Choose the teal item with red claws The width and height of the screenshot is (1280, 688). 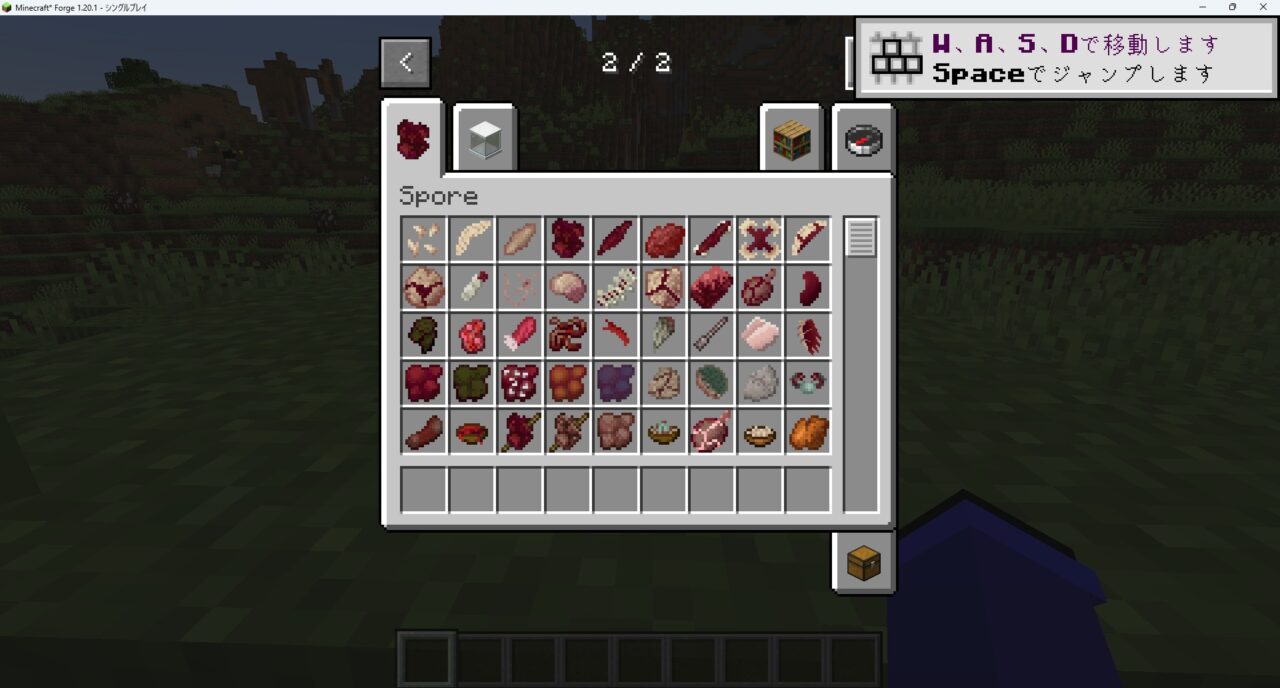pos(808,383)
